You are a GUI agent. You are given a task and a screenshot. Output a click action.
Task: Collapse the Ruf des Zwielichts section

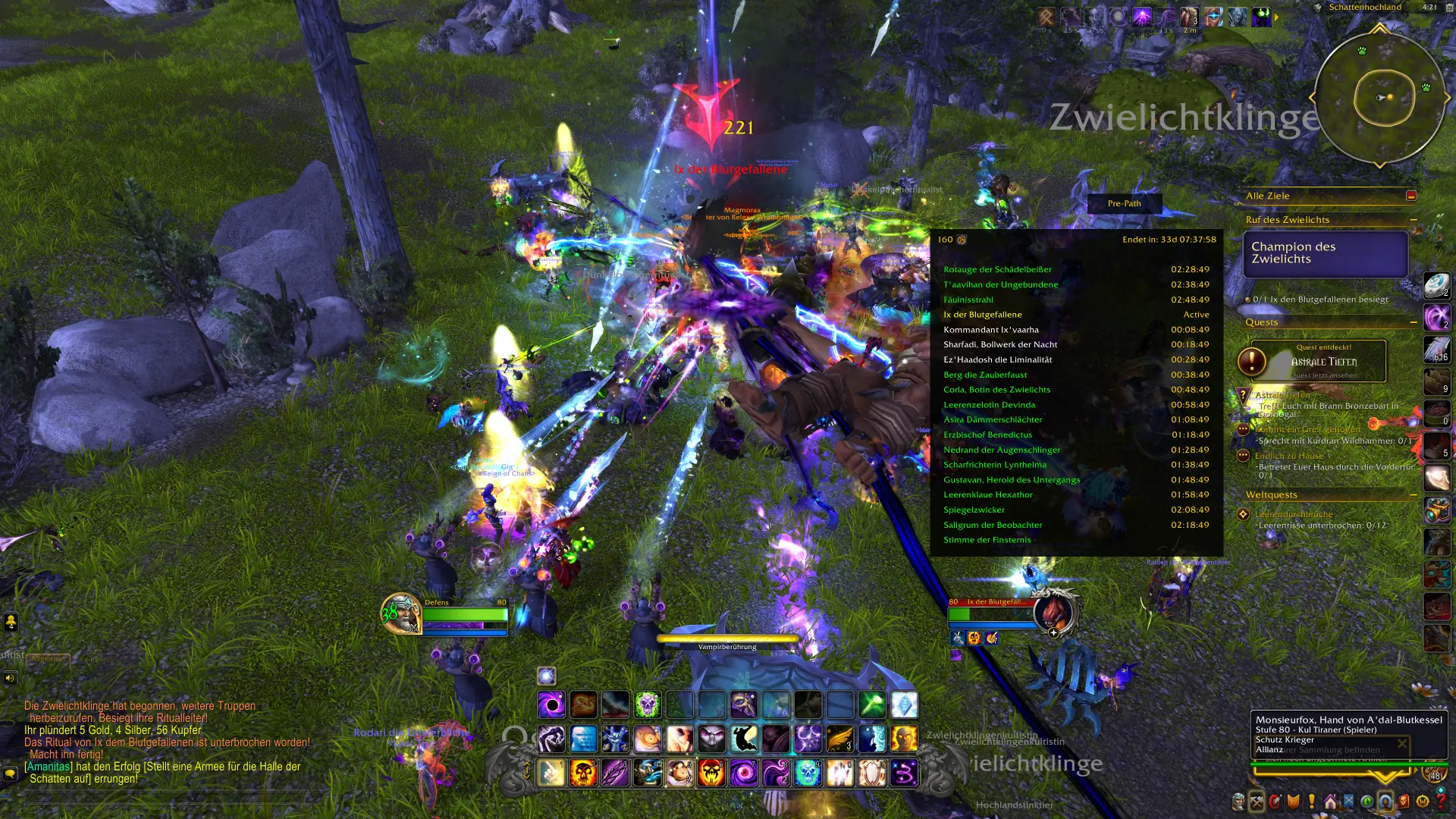point(1412,219)
